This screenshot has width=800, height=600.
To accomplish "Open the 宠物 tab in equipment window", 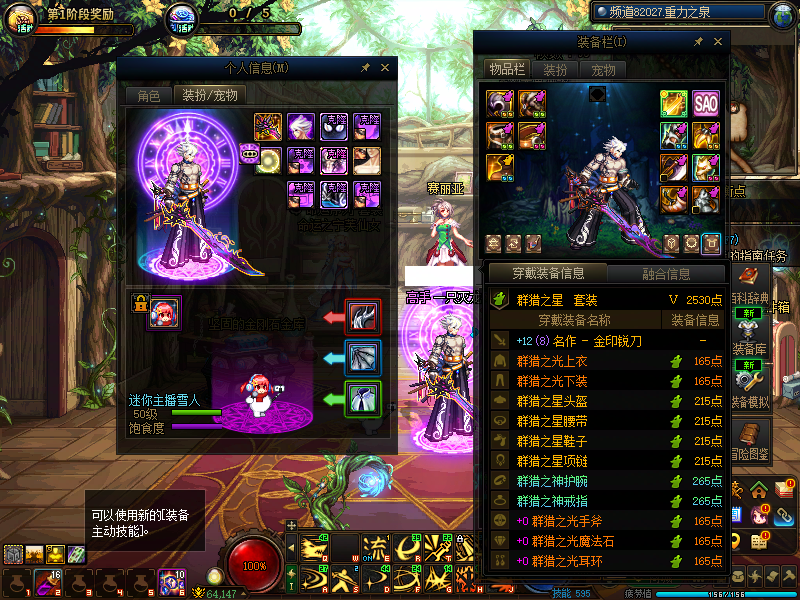I will point(603,70).
